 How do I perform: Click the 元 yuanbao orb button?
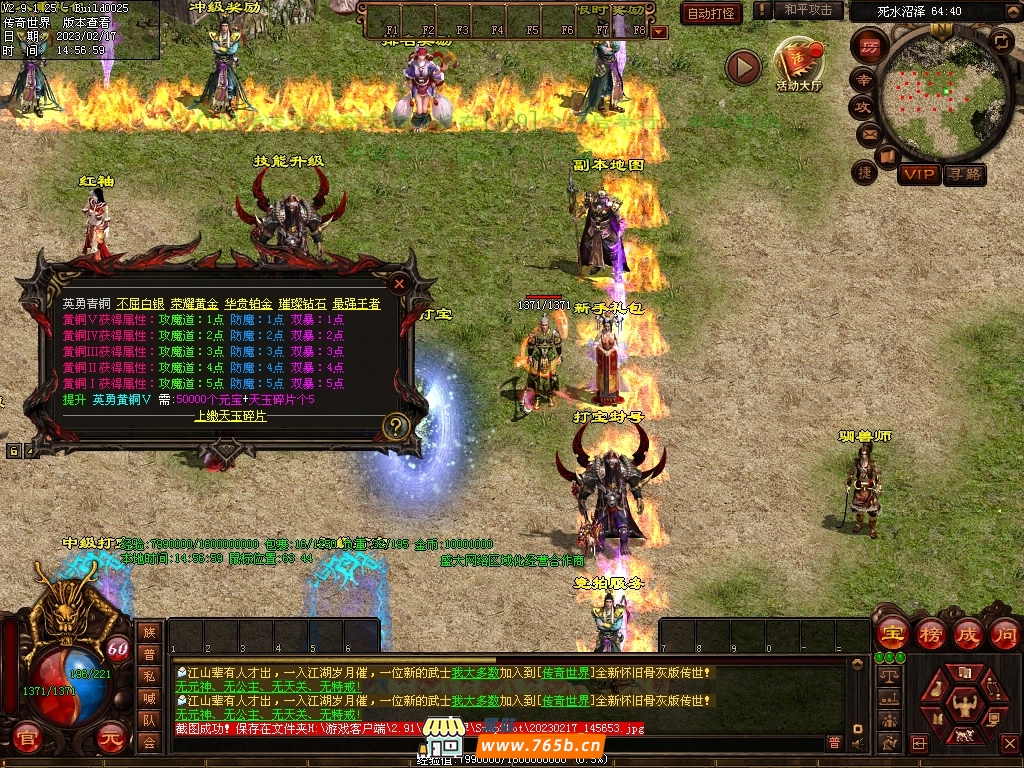point(111,739)
